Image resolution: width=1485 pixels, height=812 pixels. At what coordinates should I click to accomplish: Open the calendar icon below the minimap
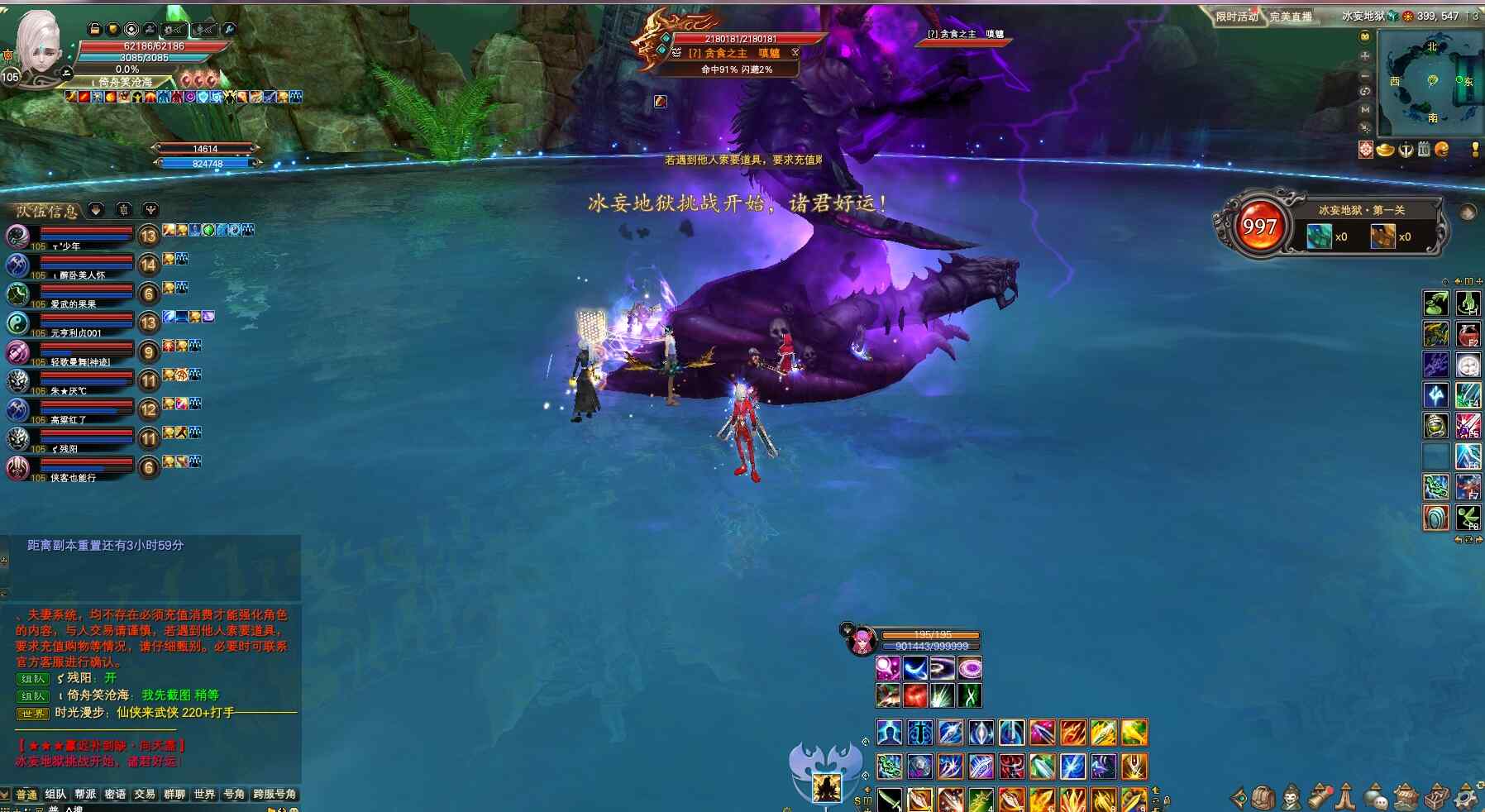(x=1424, y=150)
